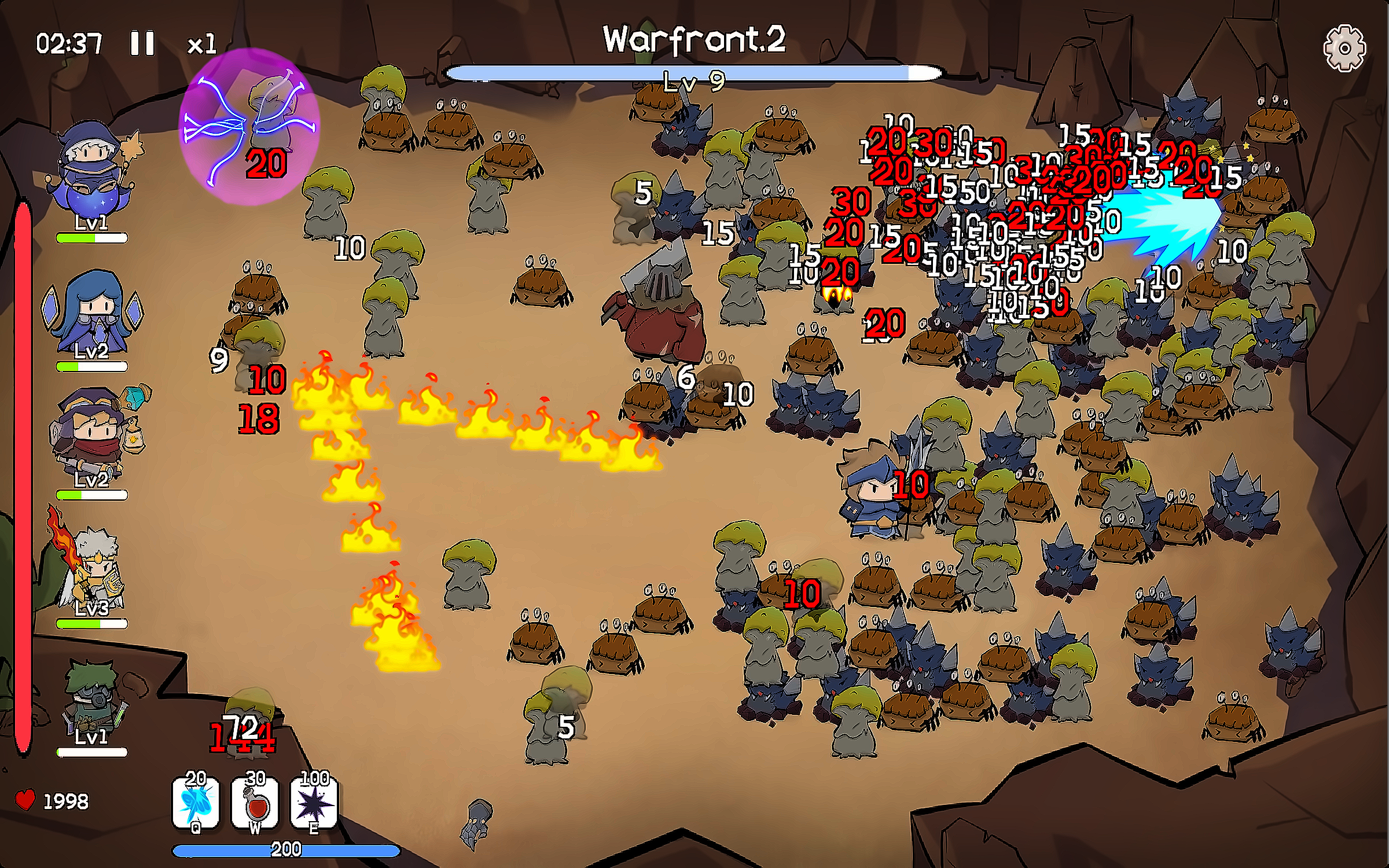
Task: Pause the battle
Action: point(142,43)
